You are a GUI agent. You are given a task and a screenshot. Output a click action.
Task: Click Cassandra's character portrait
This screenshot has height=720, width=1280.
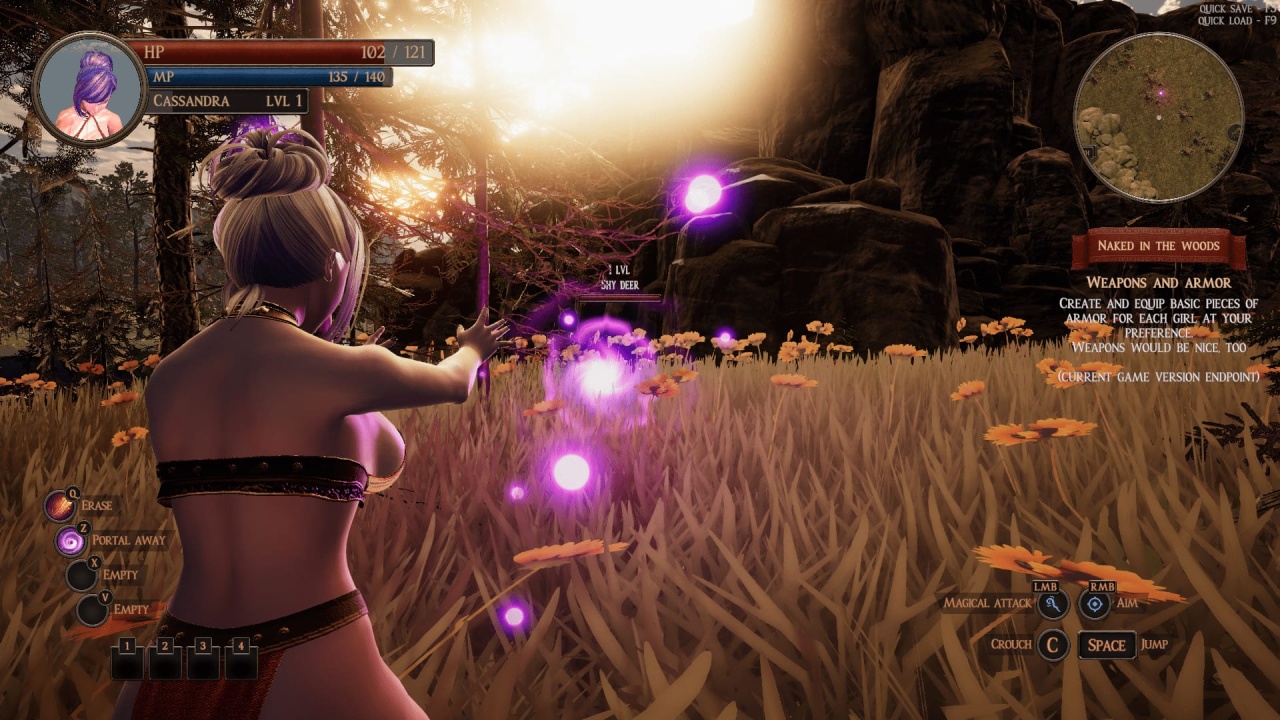[x=89, y=89]
